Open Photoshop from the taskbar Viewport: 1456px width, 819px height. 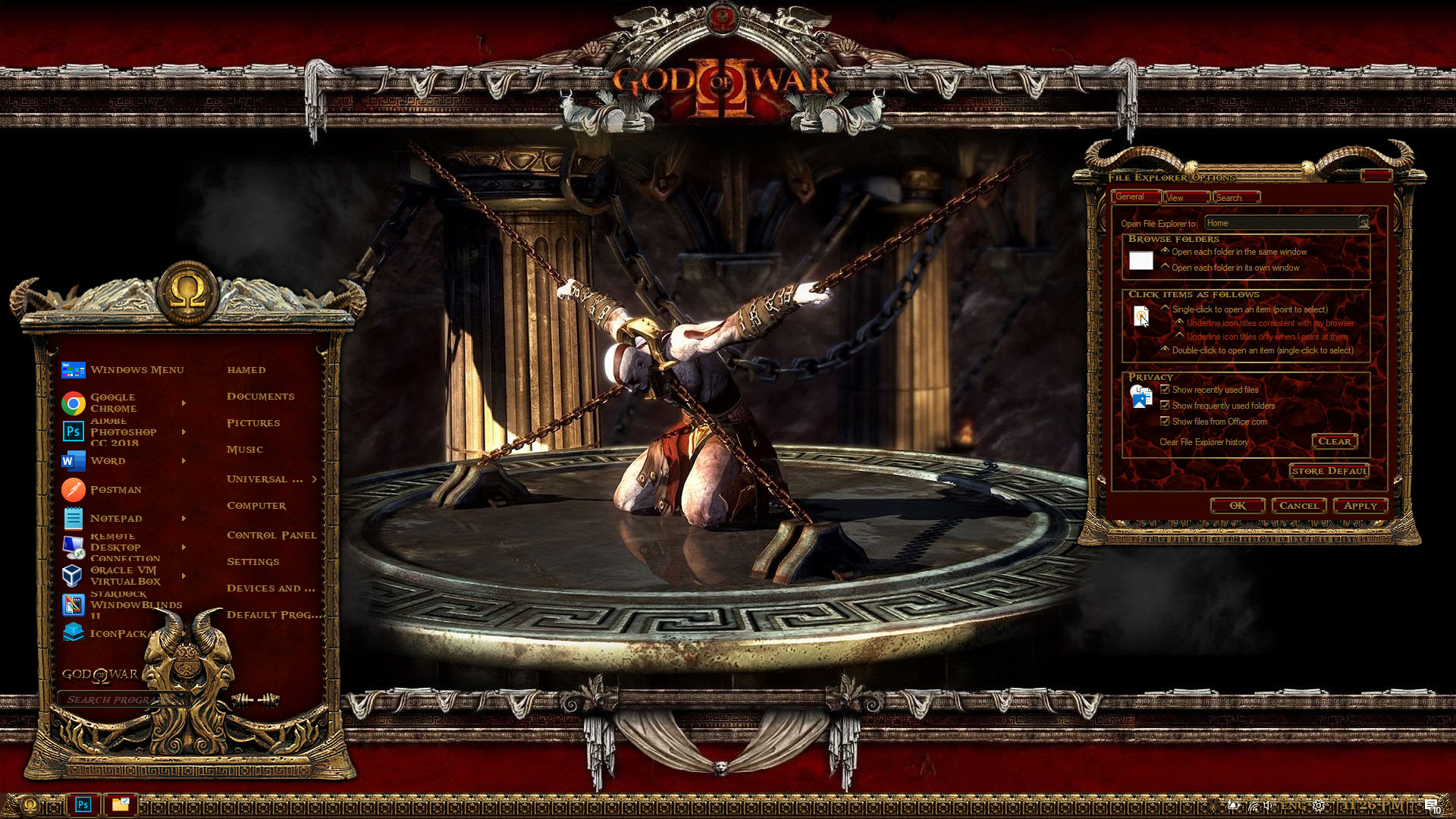tap(83, 805)
